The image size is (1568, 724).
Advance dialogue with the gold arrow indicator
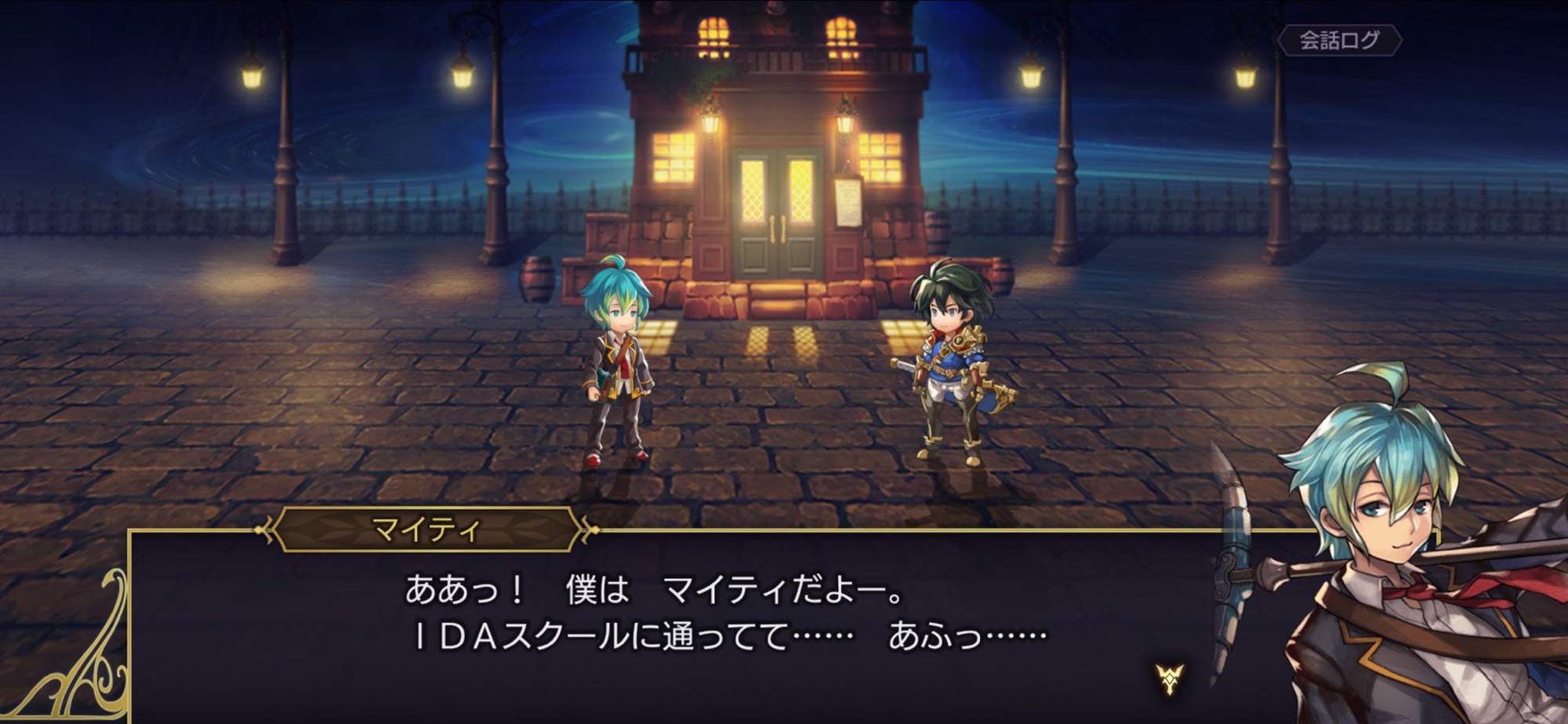coord(1169,679)
